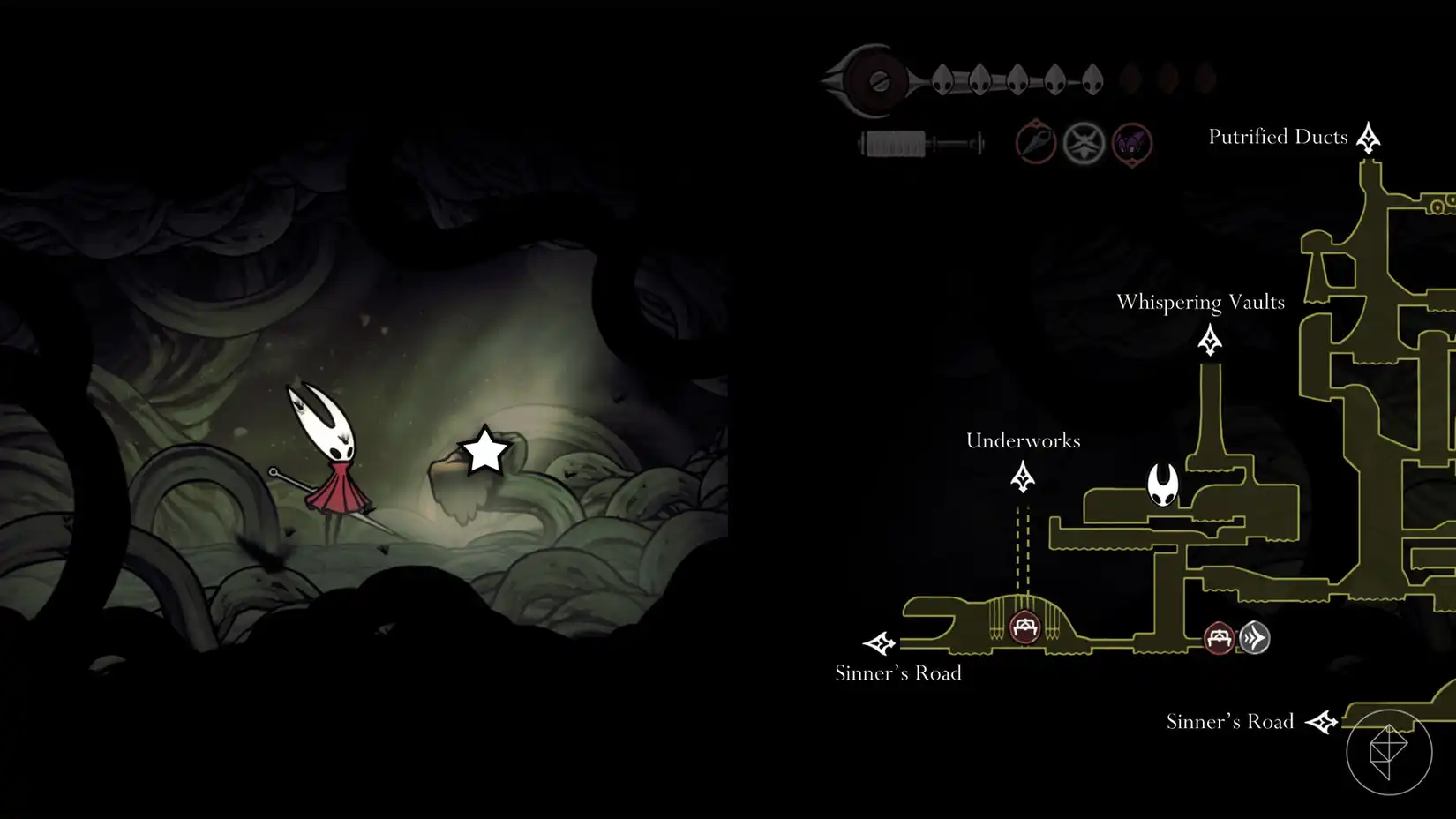Click the Underworks label
This screenshot has height=819, width=1456.
pyautogui.click(x=1023, y=440)
